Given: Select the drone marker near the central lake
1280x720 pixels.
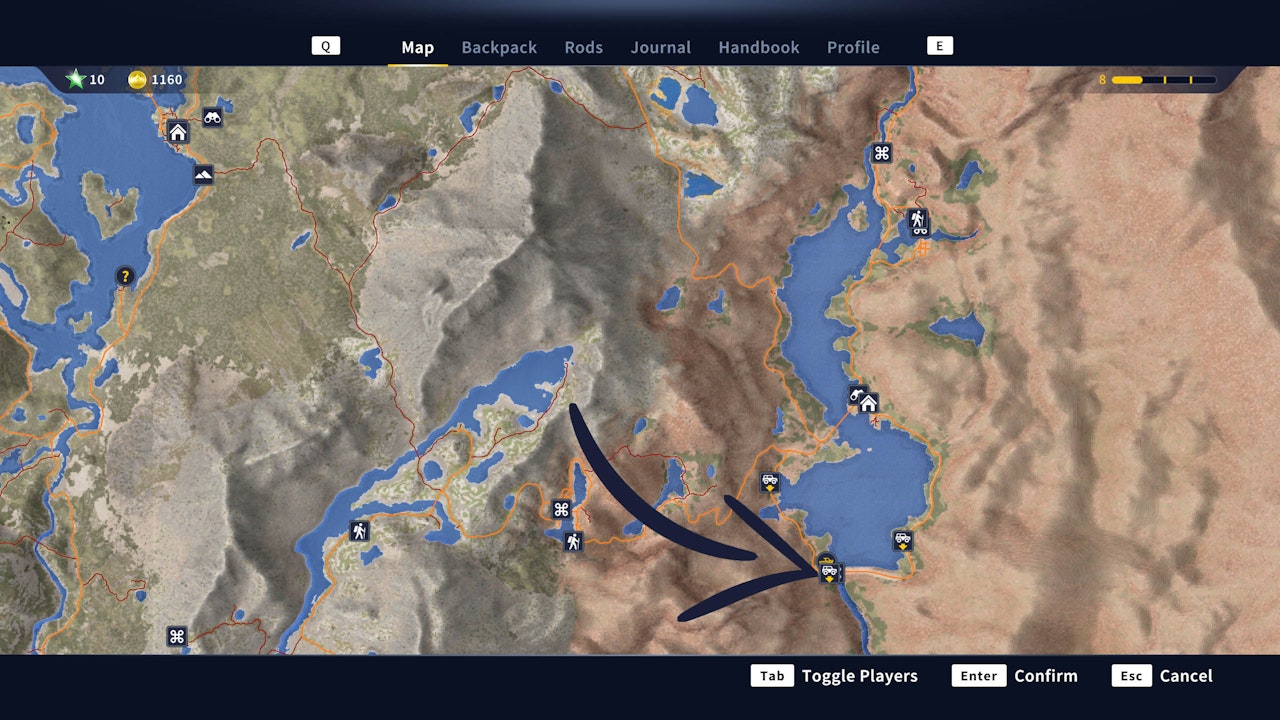Looking at the screenshot, I should (559, 509).
